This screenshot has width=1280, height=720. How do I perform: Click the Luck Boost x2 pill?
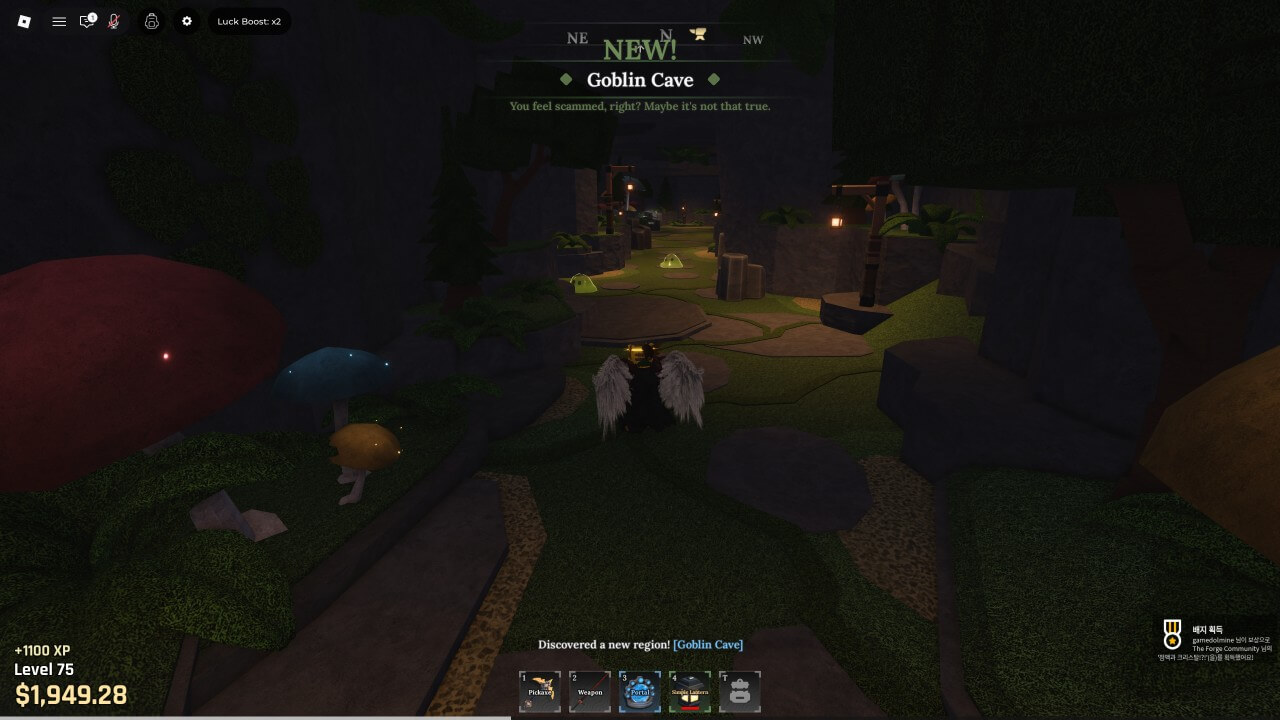249,21
